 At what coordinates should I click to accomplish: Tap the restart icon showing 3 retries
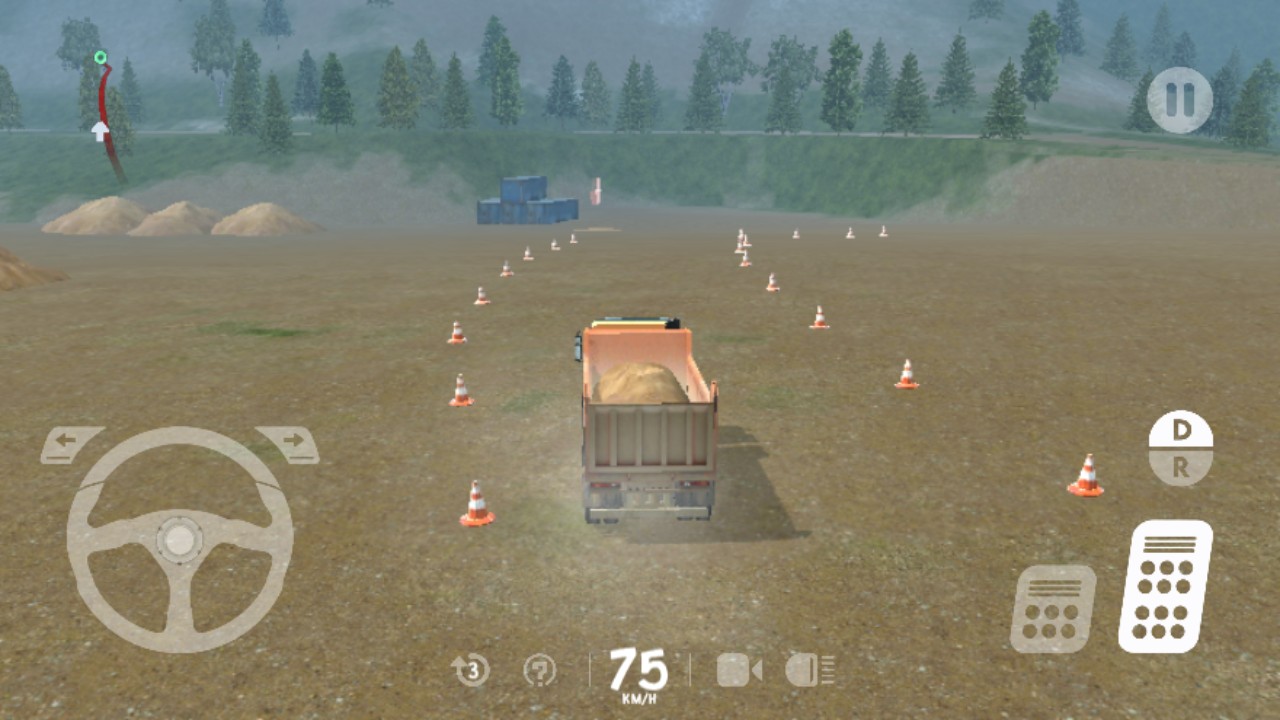pyautogui.click(x=469, y=672)
